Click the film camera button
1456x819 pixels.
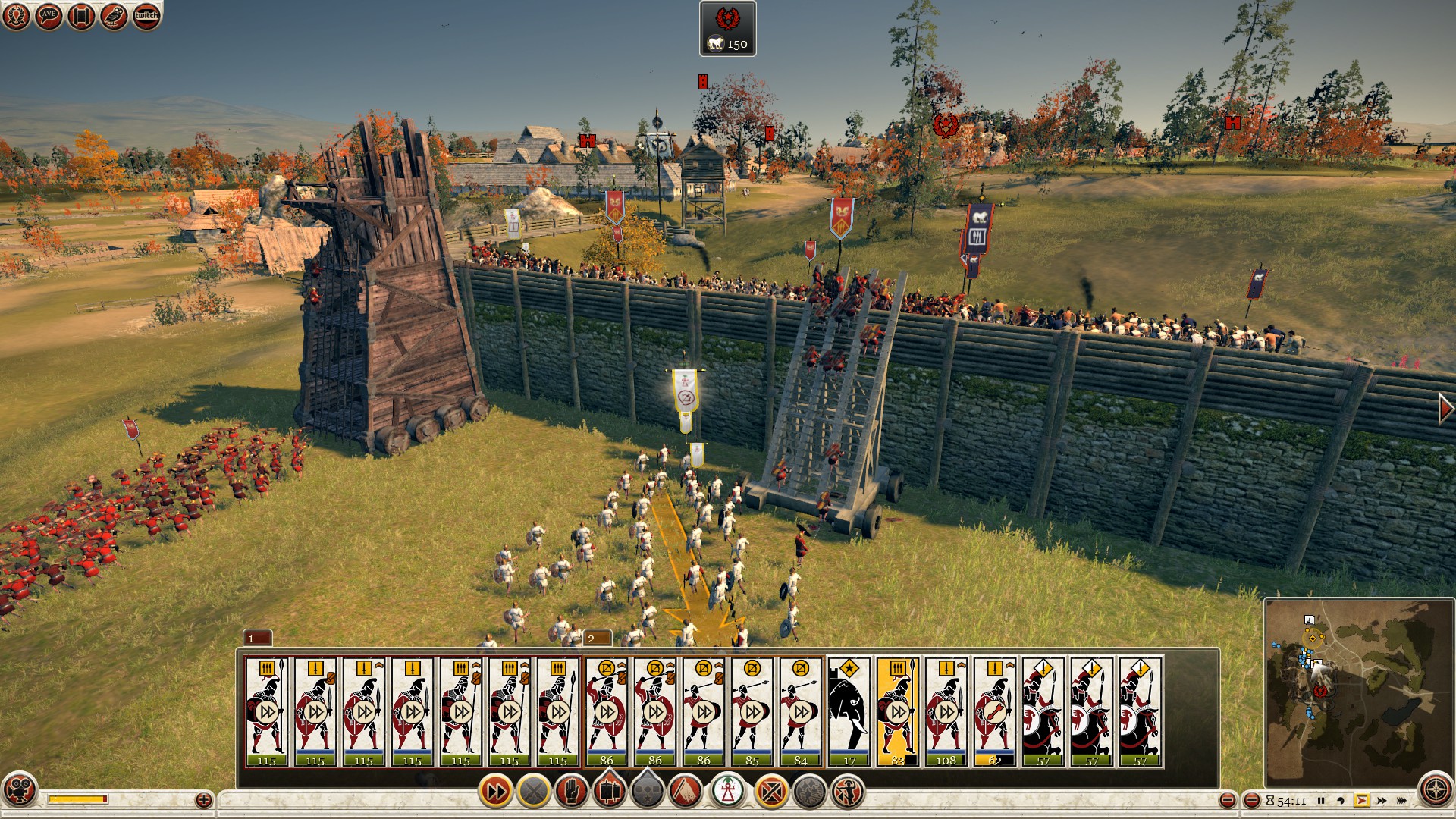(20, 789)
